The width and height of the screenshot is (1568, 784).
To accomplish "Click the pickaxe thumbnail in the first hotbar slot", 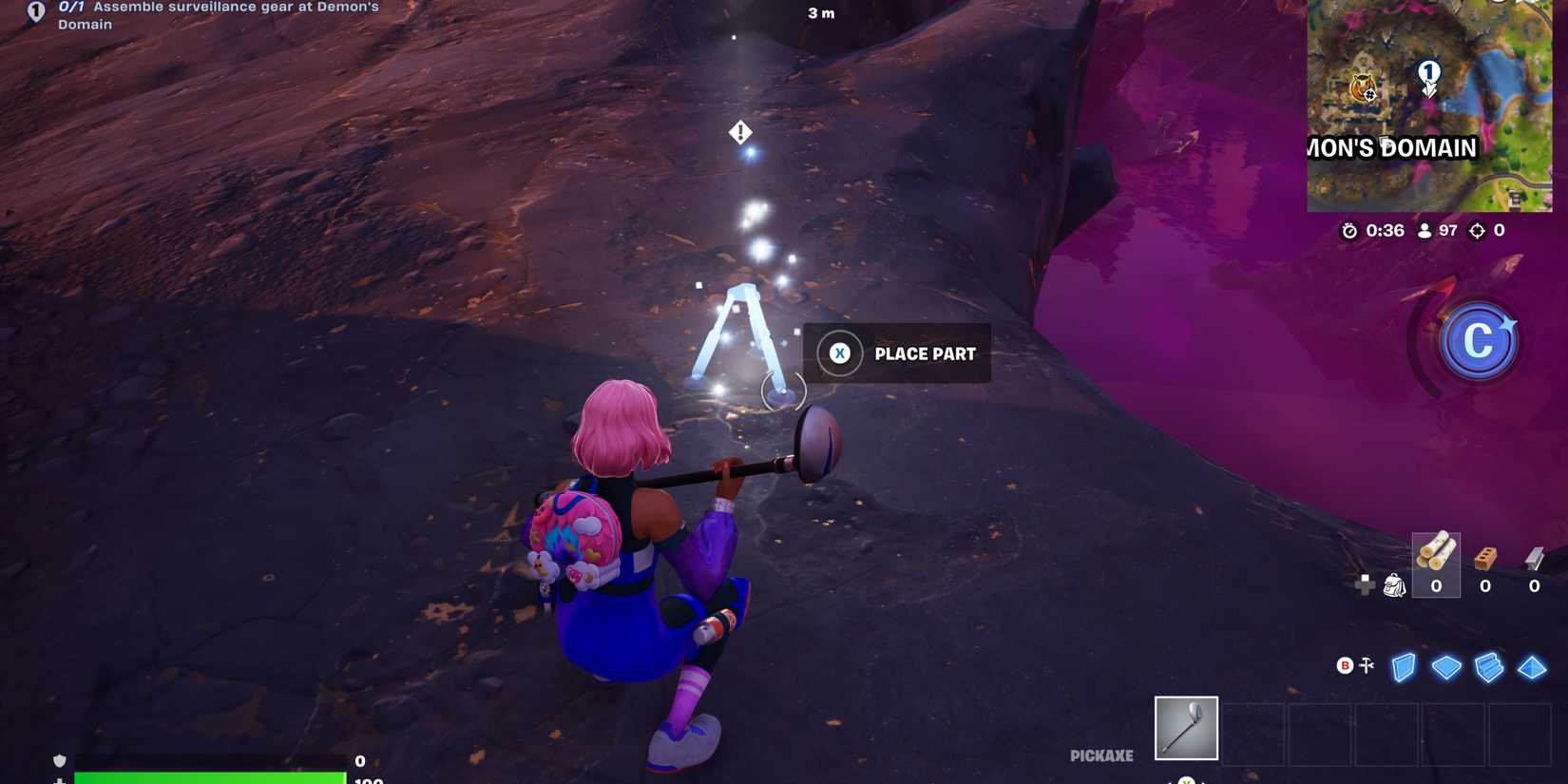I will tap(1185, 728).
